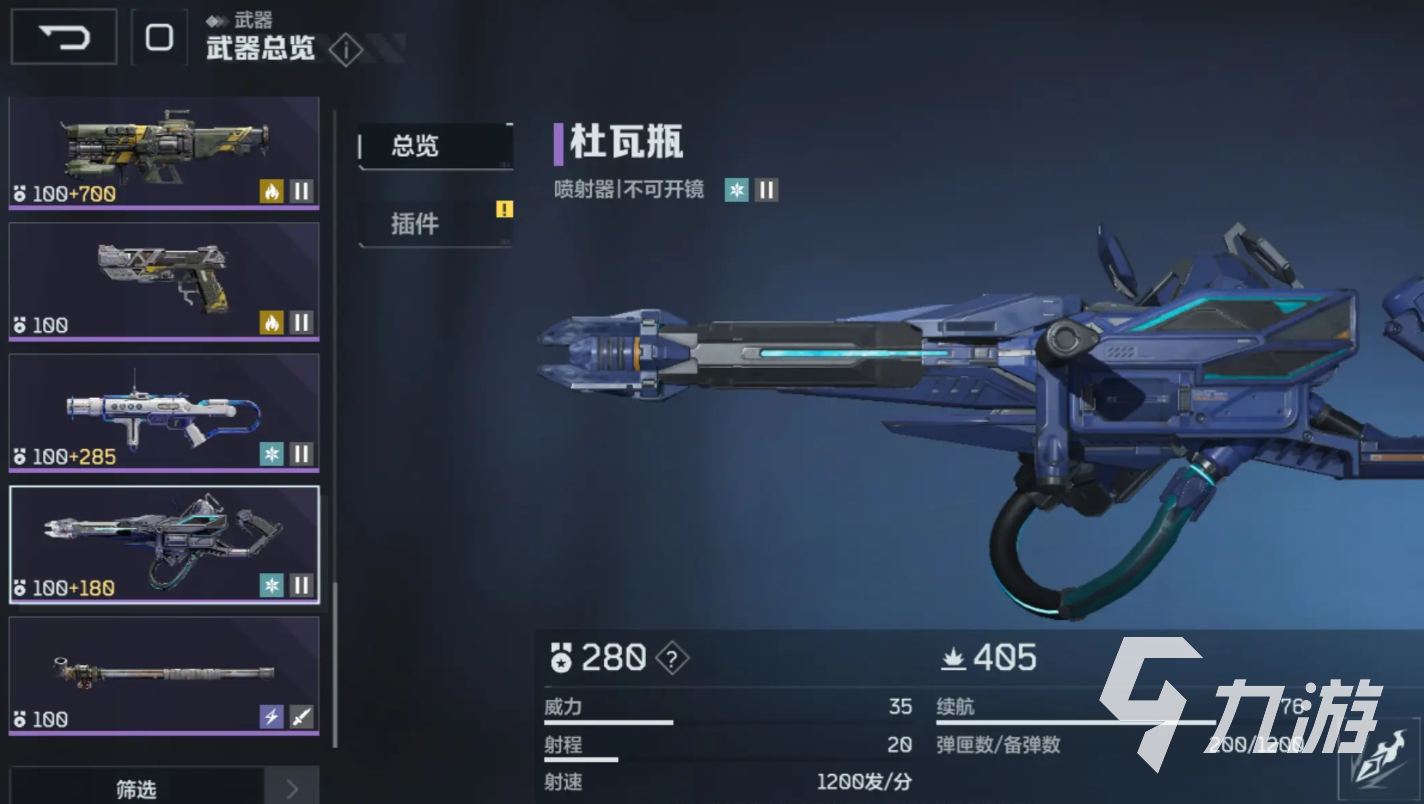Click the ice element icon beside weapon type
The width and height of the screenshot is (1424, 804).
pyautogui.click(x=737, y=190)
